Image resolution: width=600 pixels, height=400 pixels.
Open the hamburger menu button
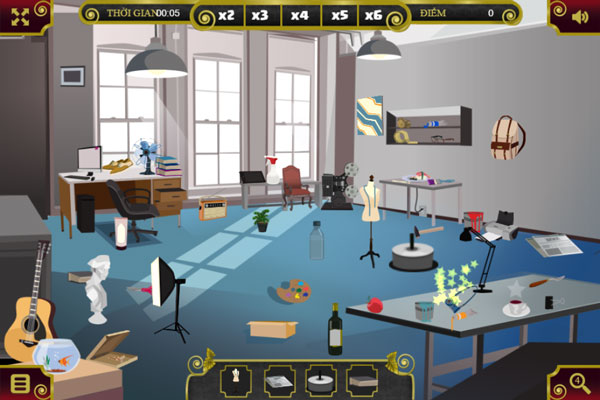(x=19, y=383)
